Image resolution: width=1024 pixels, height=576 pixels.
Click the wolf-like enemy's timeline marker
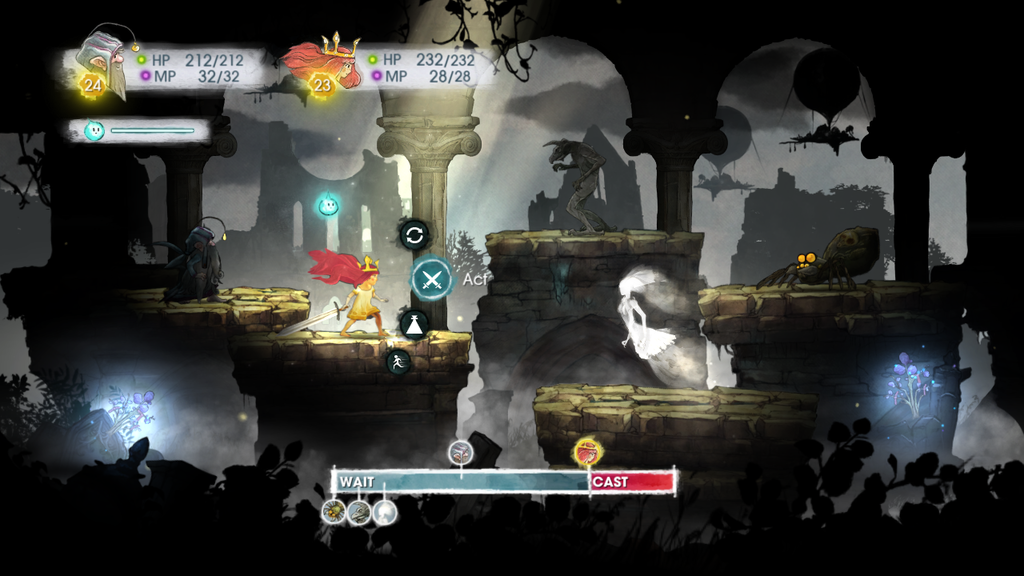pyautogui.click(x=359, y=513)
